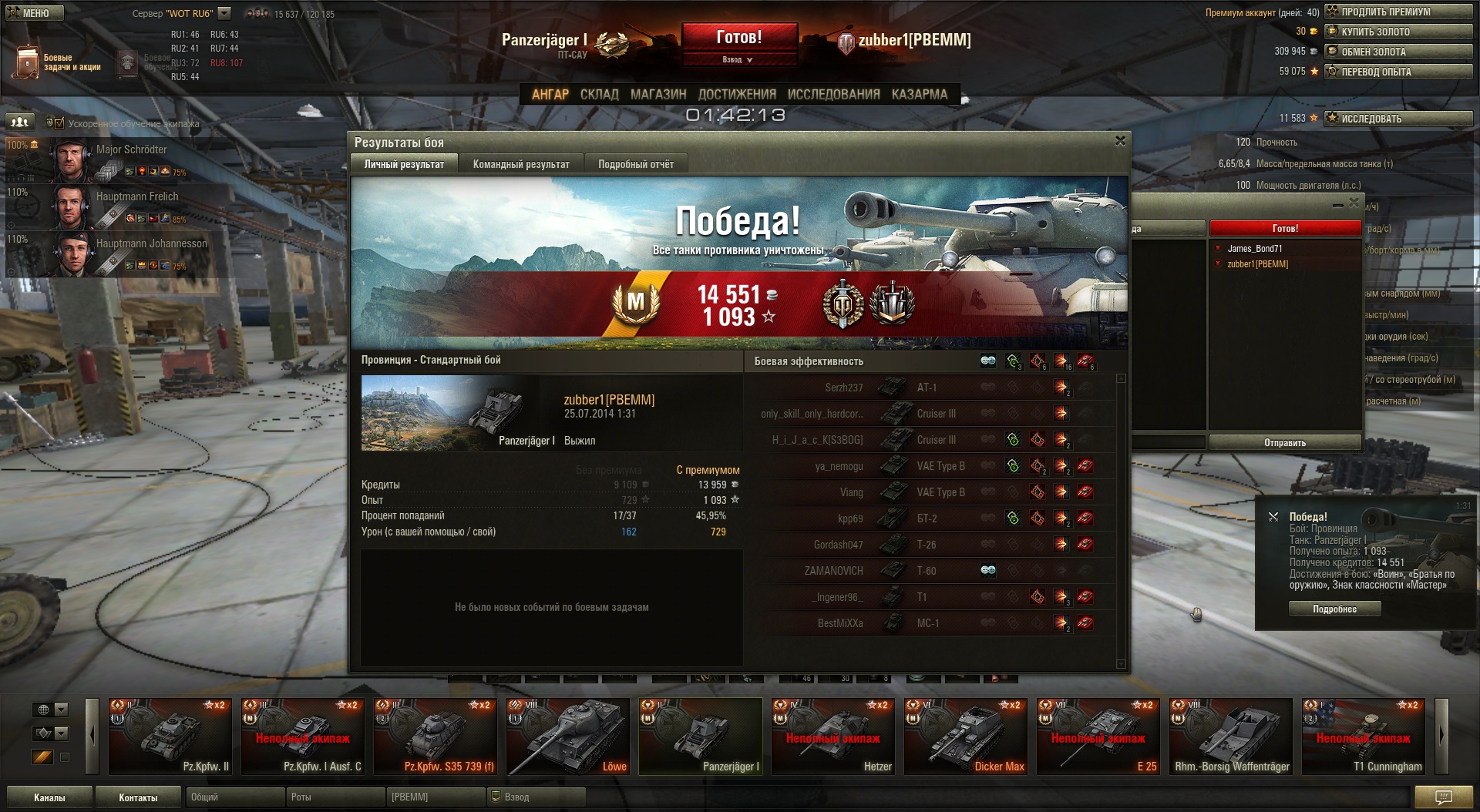Image resolution: width=1480 pixels, height=812 pixels.
Task: Open the Казарма section
Action: coord(919,94)
